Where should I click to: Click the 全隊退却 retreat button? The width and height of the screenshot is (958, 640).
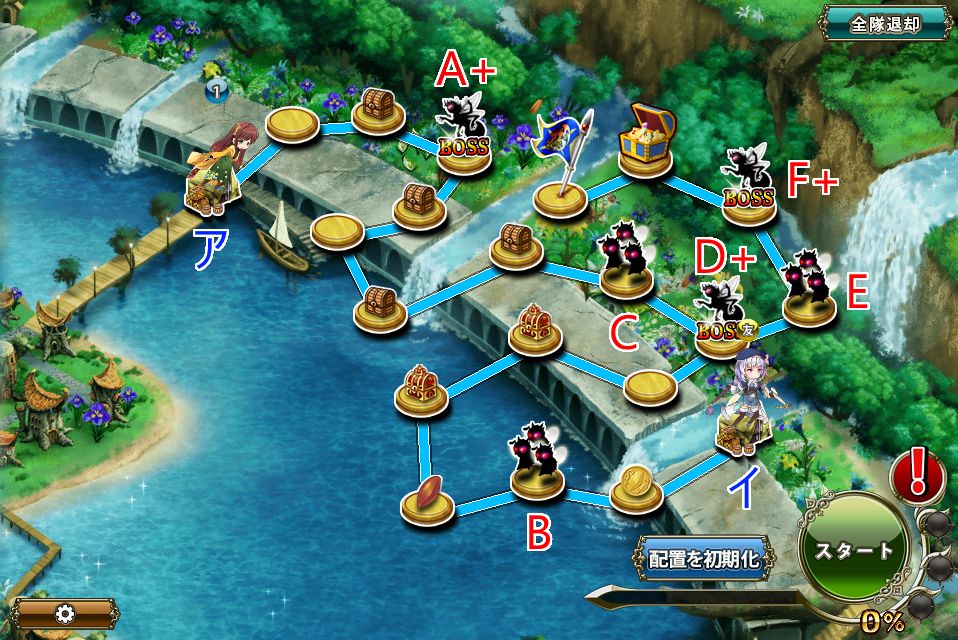(x=885, y=23)
